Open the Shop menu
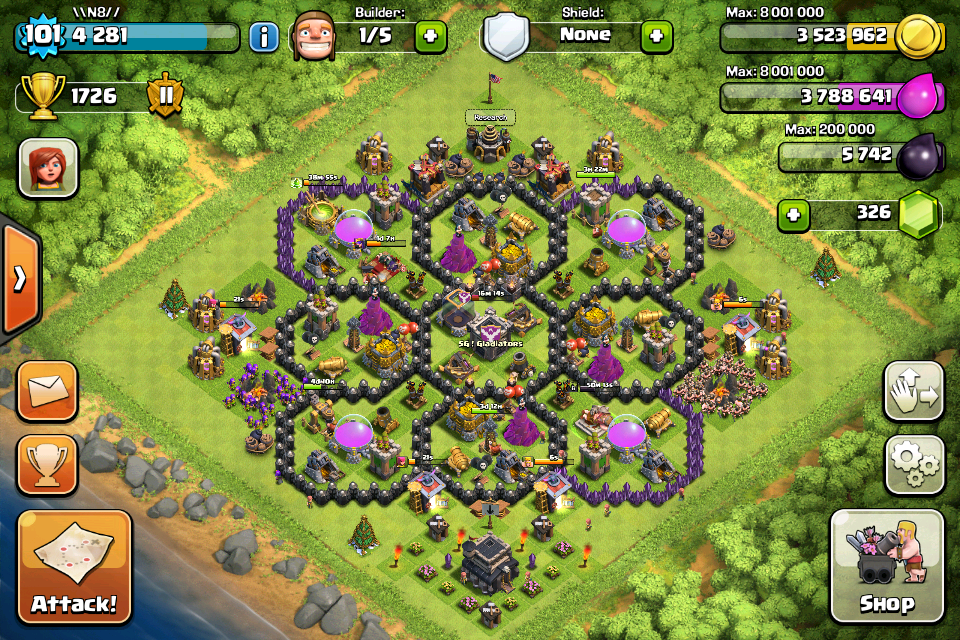This screenshot has width=960, height=640. 887,565
